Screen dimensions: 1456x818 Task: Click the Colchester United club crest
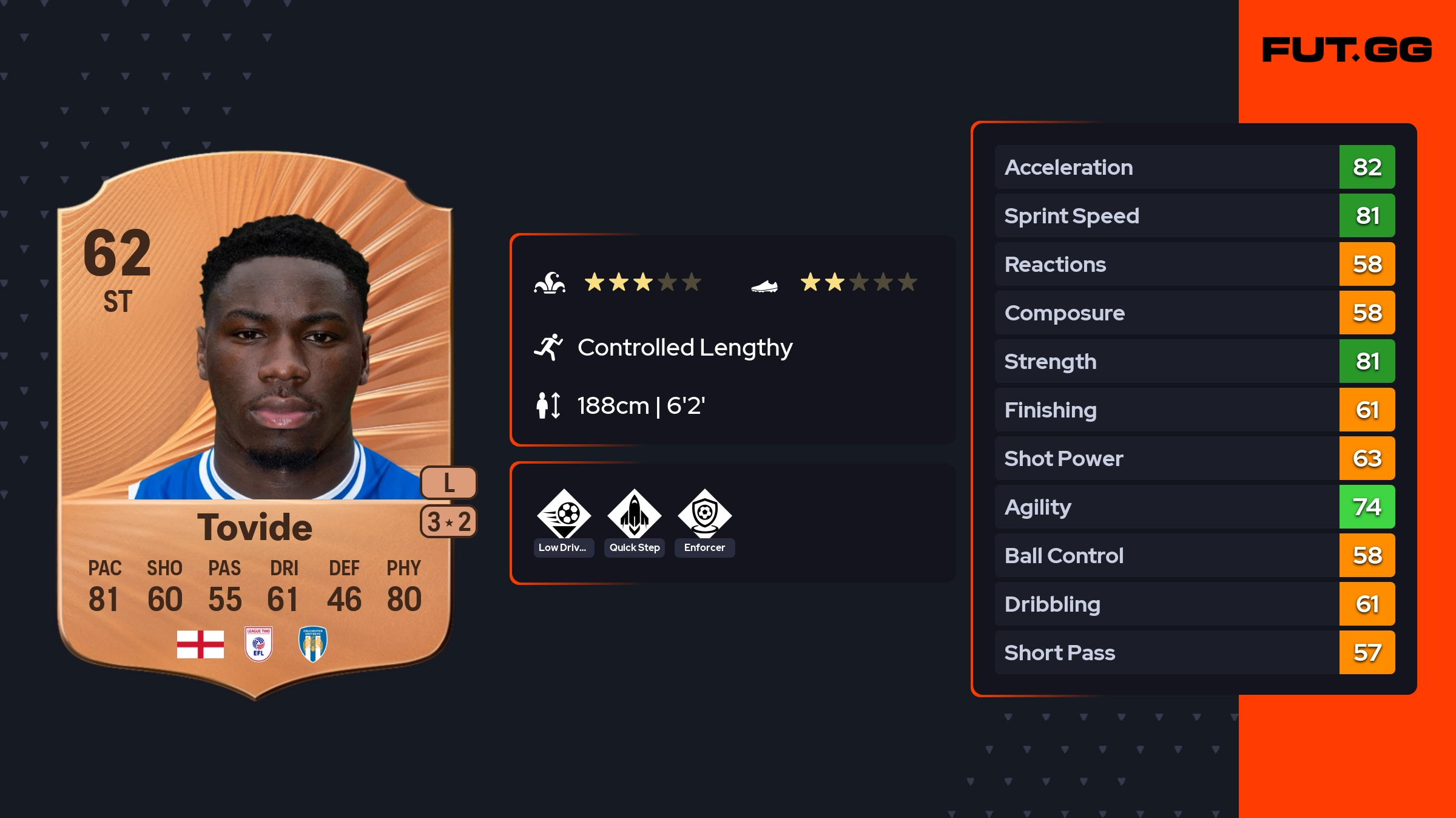313,644
